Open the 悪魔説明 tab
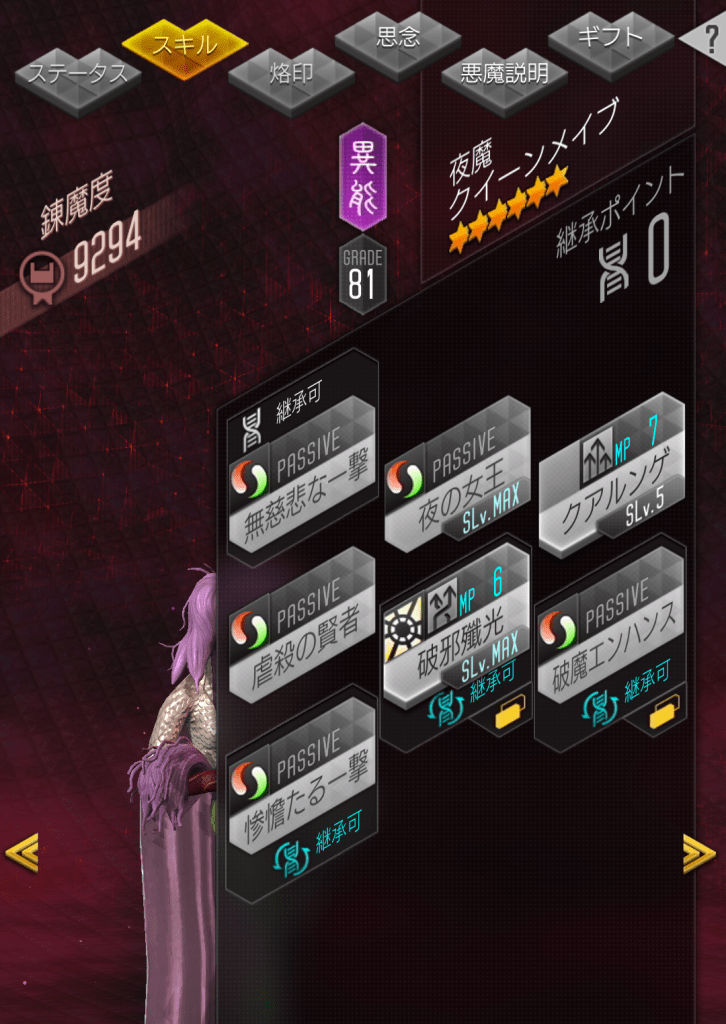The height and width of the screenshot is (1024, 726). click(504, 73)
